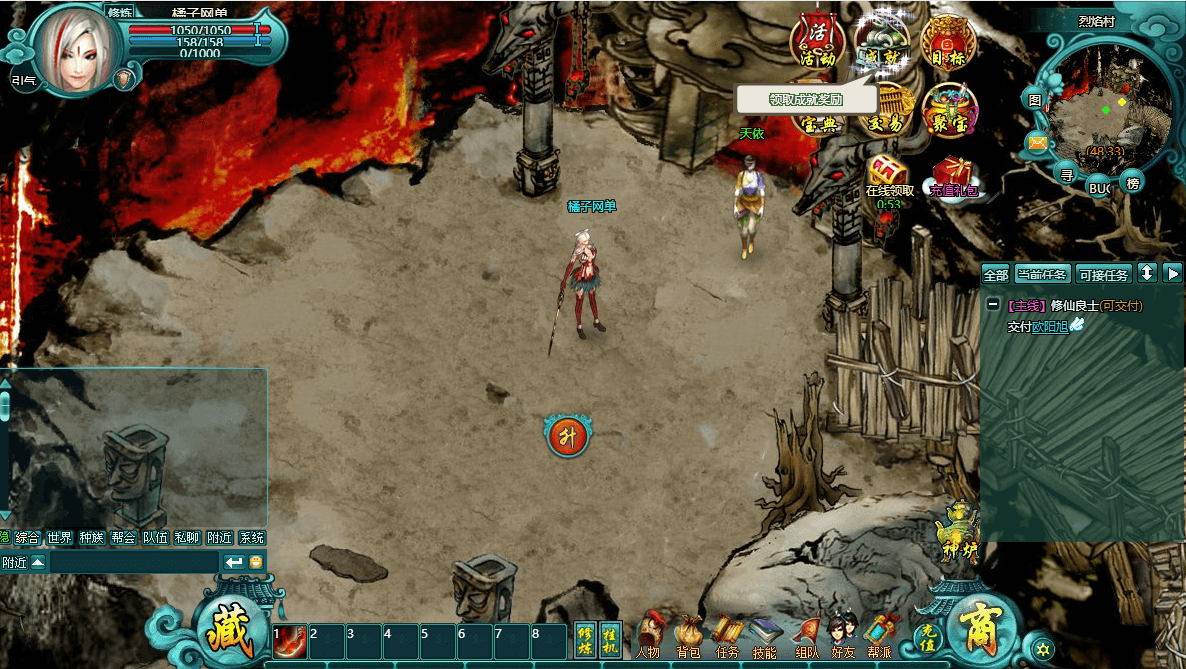Click the 图 map button beside minimap
Screen dimensions: 1186x669
point(1035,100)
